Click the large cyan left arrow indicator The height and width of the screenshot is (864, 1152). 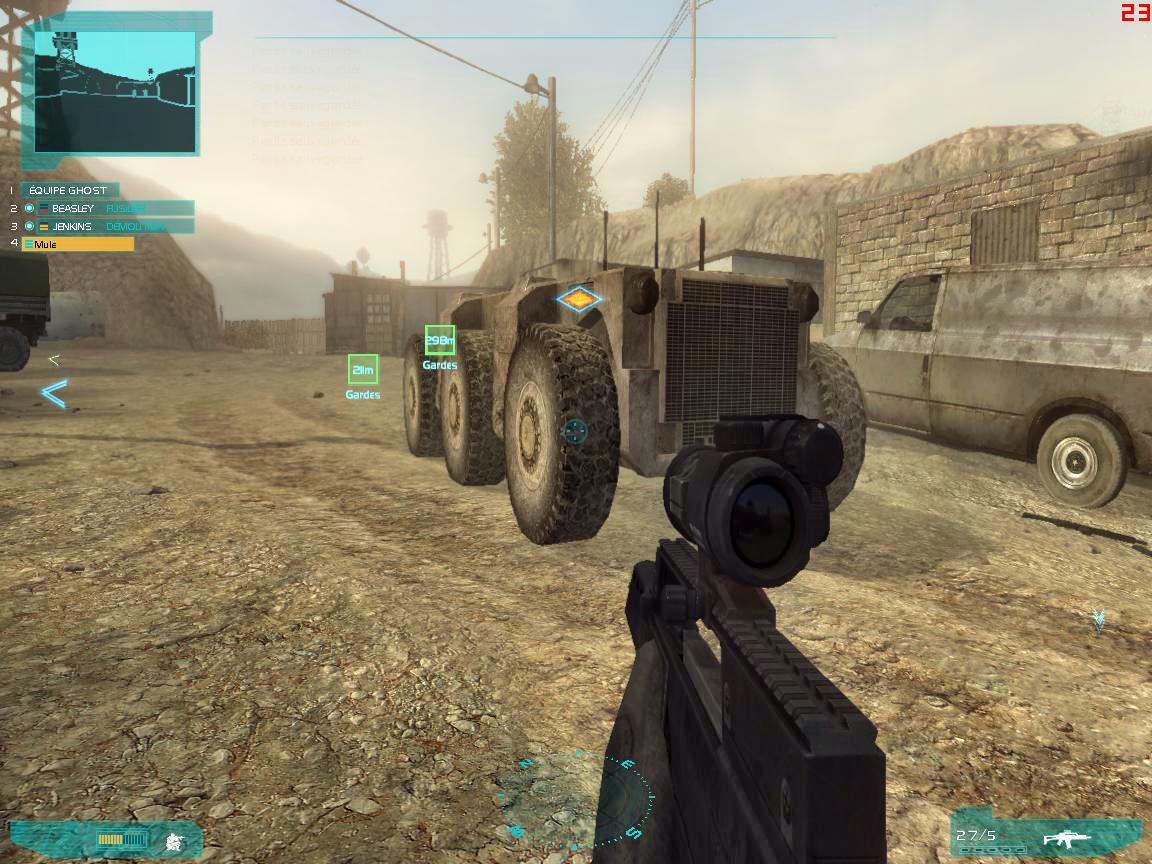[x=53, y=394]
